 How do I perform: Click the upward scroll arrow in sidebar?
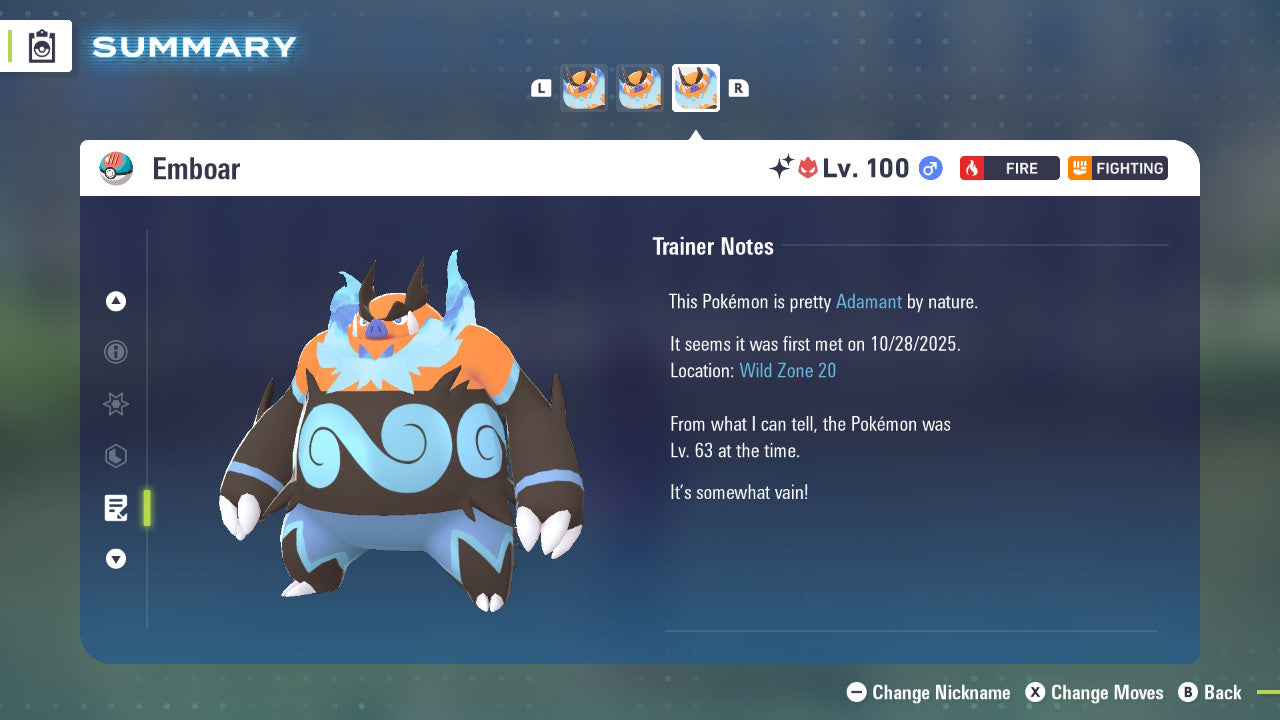pyautogui.click(x=116, y=301)
